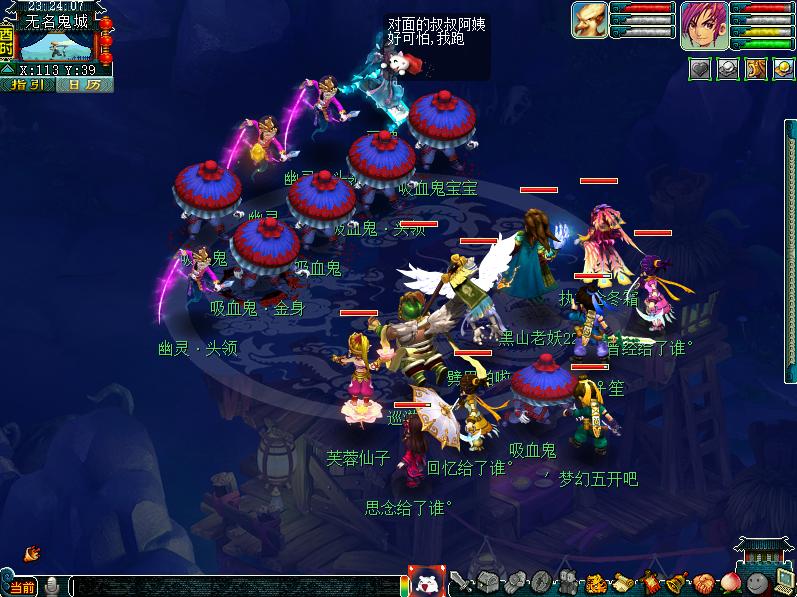Screen dimensions: 797x597
Task: Open the treasure chest inventory icon
Action: coord(487,582)
